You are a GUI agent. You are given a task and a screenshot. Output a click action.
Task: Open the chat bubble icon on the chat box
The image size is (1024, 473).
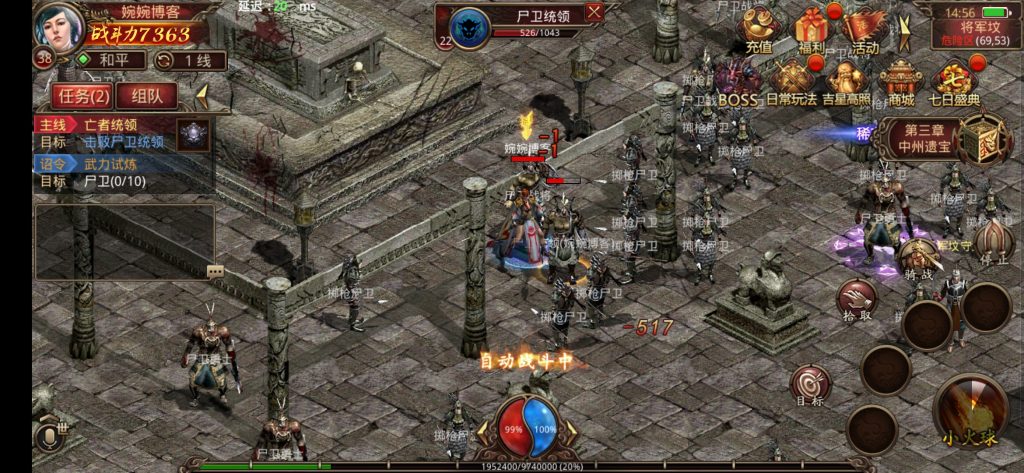[215, 271]
